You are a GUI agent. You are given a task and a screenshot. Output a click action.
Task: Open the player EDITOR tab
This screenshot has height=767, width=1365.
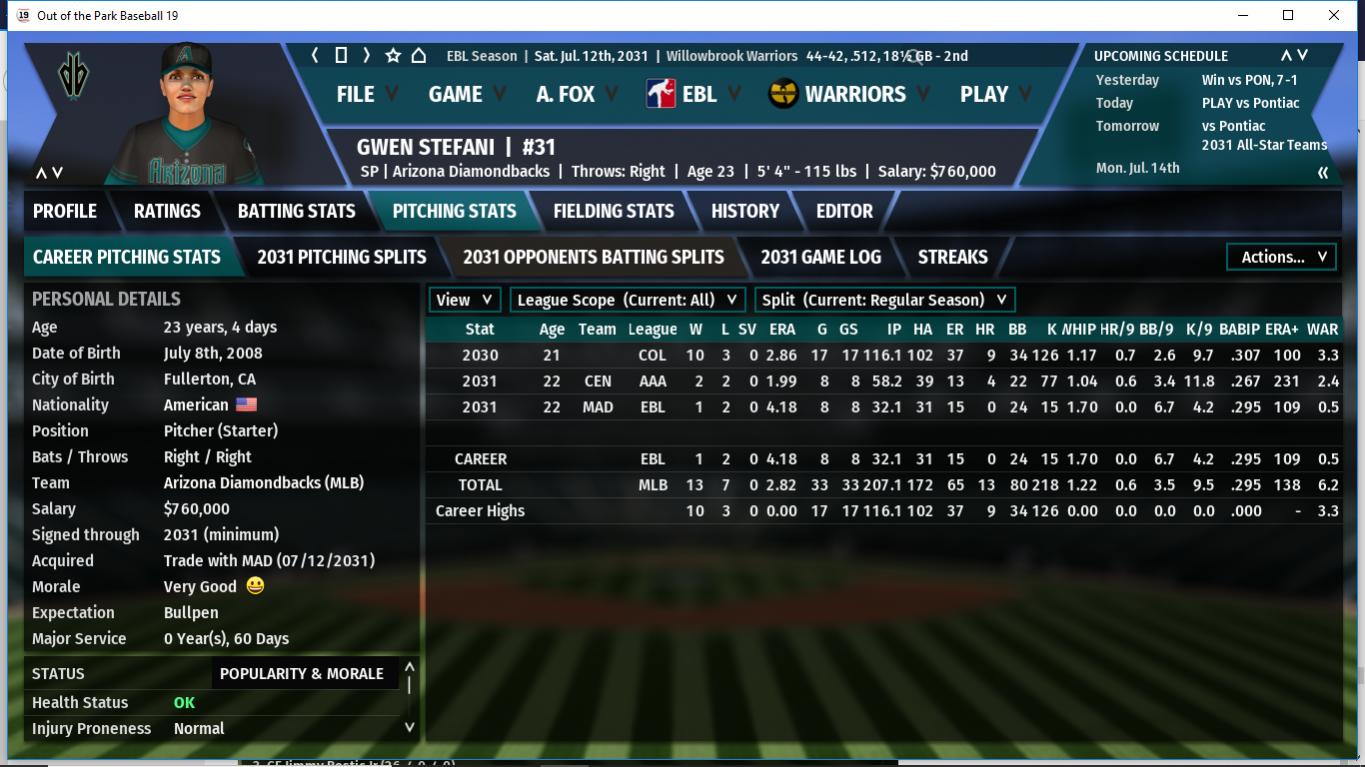pyautogui.click(x=844, y=211)
